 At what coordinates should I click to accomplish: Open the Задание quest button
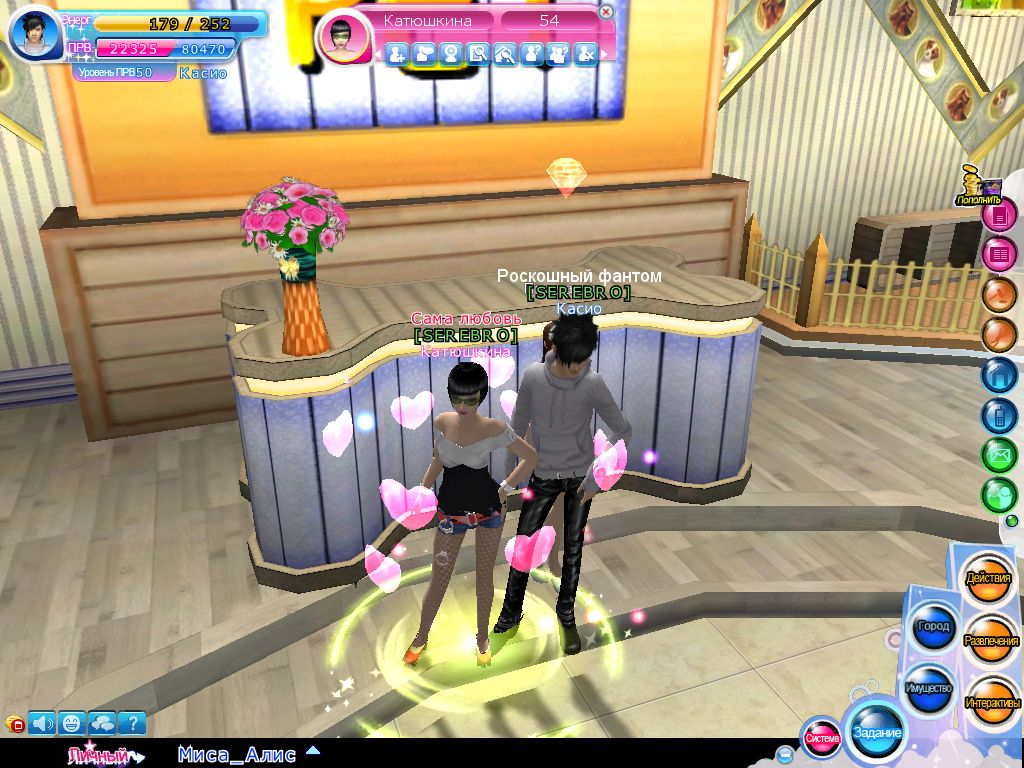click(x=876, y=732)
